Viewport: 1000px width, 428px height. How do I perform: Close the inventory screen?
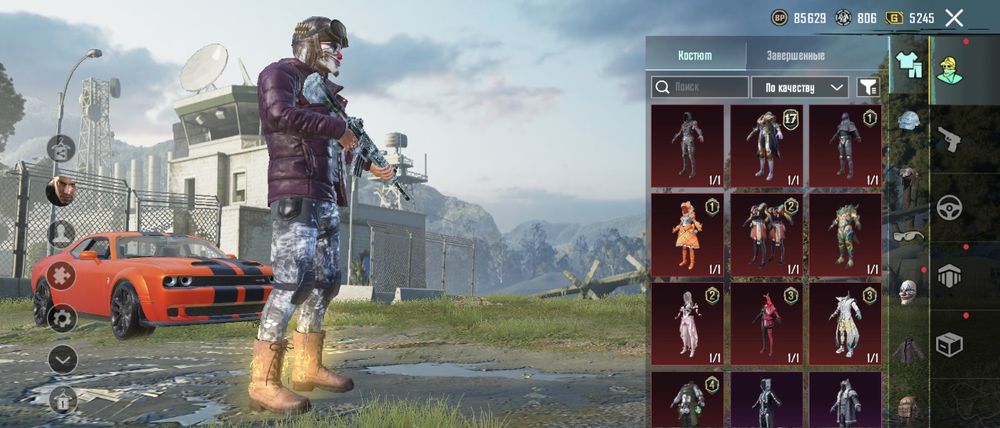(x=954, y=18)
